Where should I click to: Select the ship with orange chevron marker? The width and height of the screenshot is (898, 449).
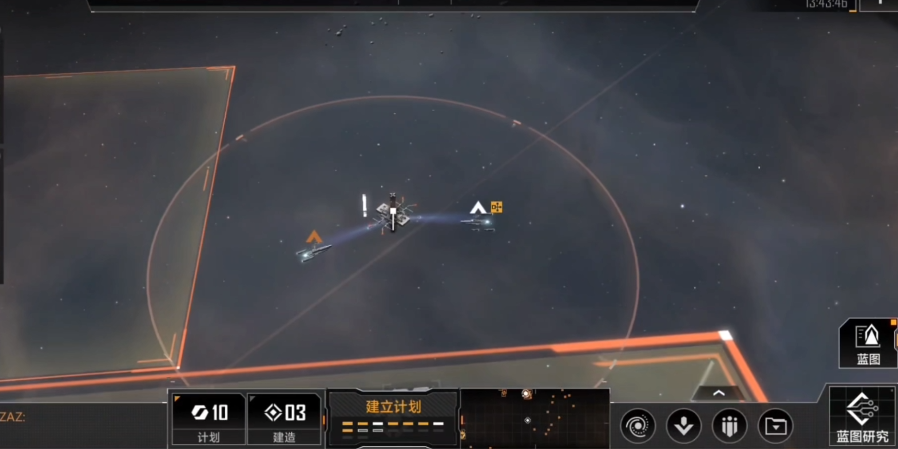tap(313, 252)
